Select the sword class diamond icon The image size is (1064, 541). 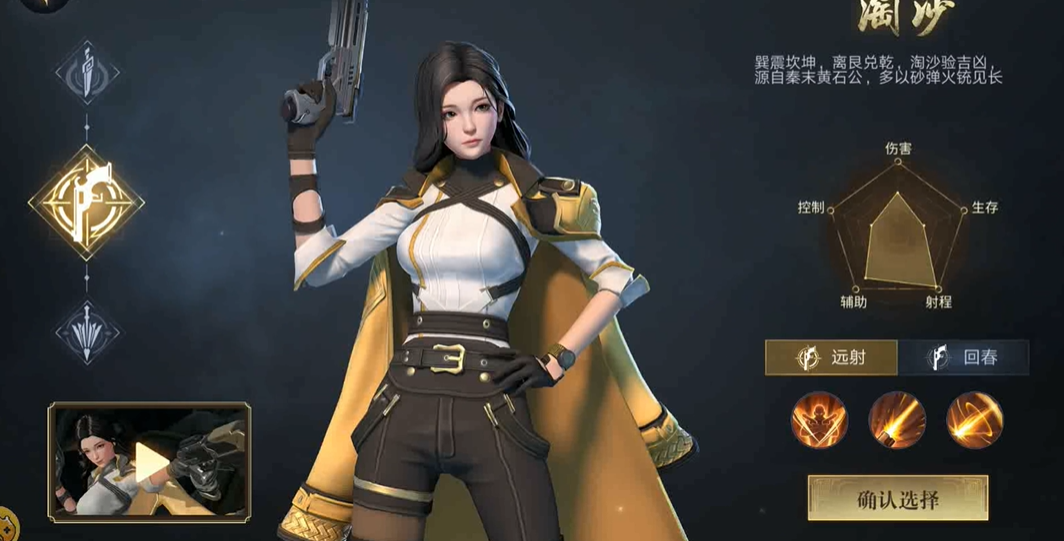pyautogui.click(x=87, y=73)
